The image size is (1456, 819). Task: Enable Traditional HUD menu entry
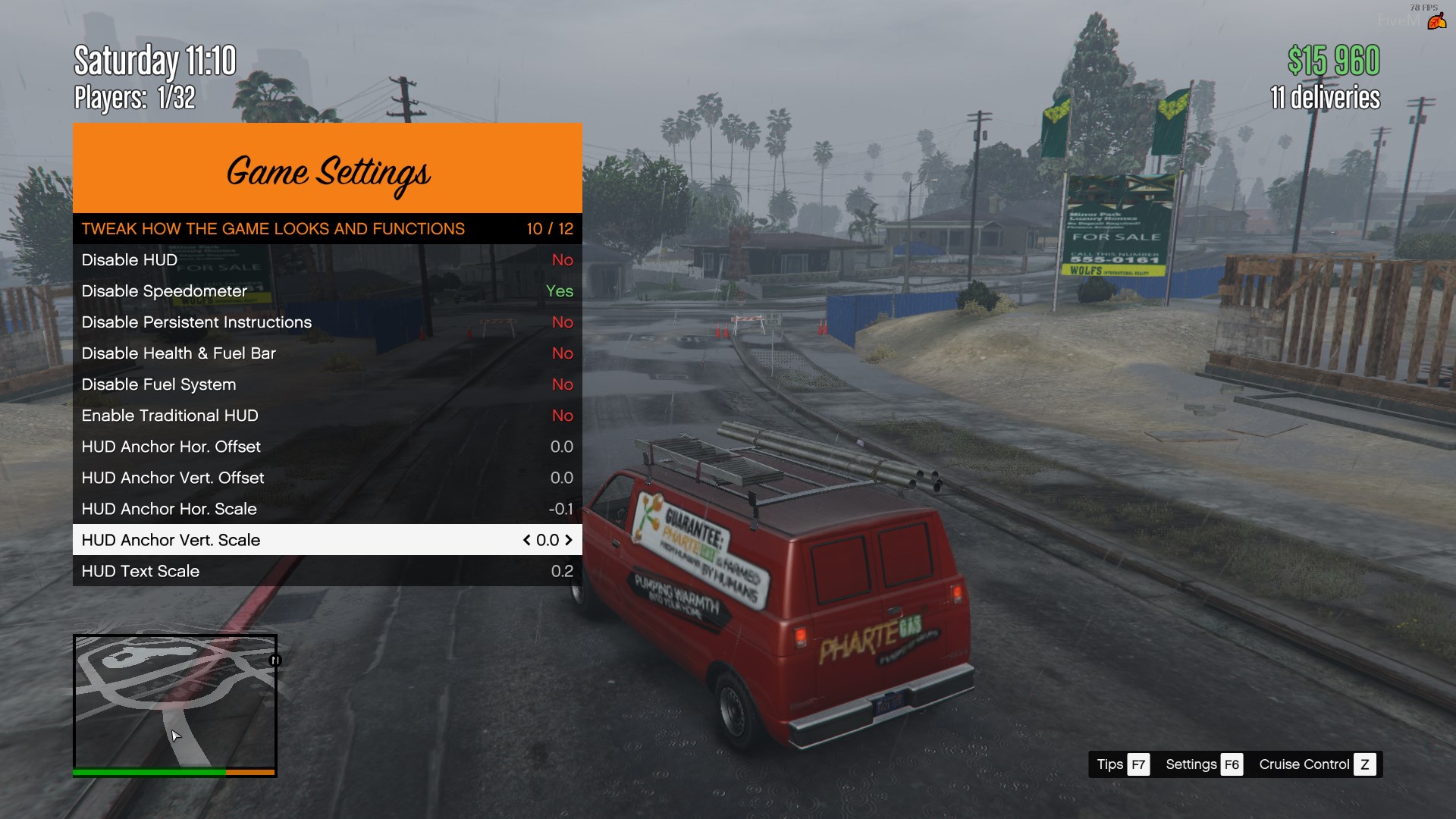pyautogui.click(x=327, y=416)
